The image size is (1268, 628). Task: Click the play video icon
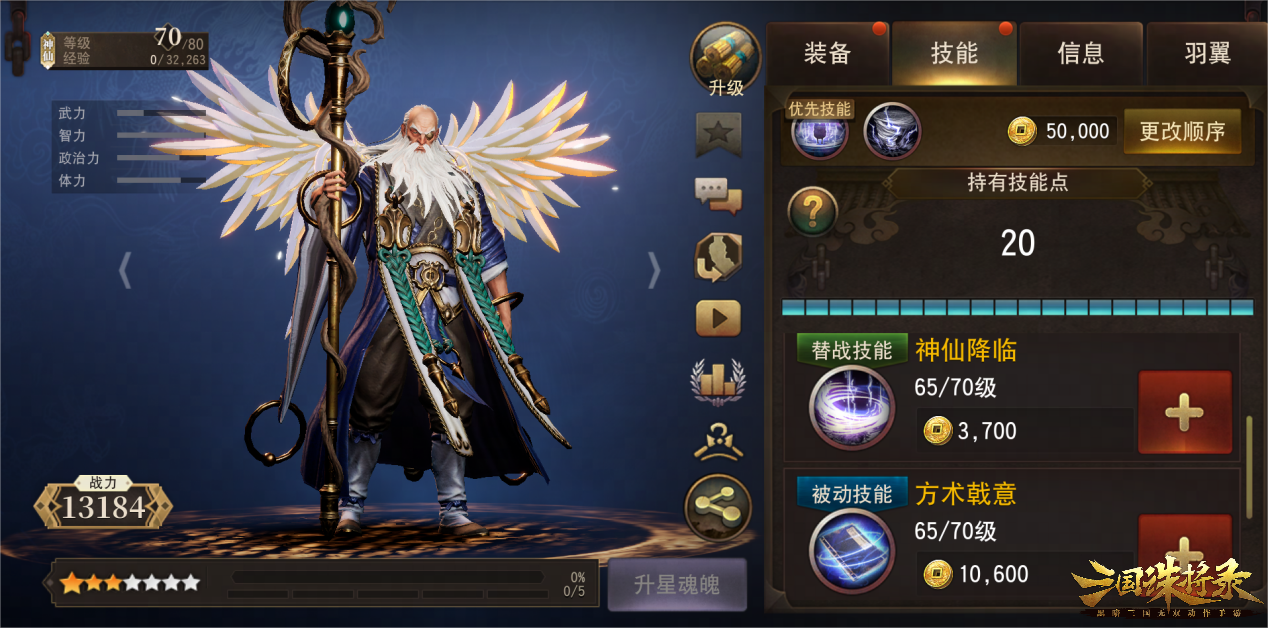[719, 318]
